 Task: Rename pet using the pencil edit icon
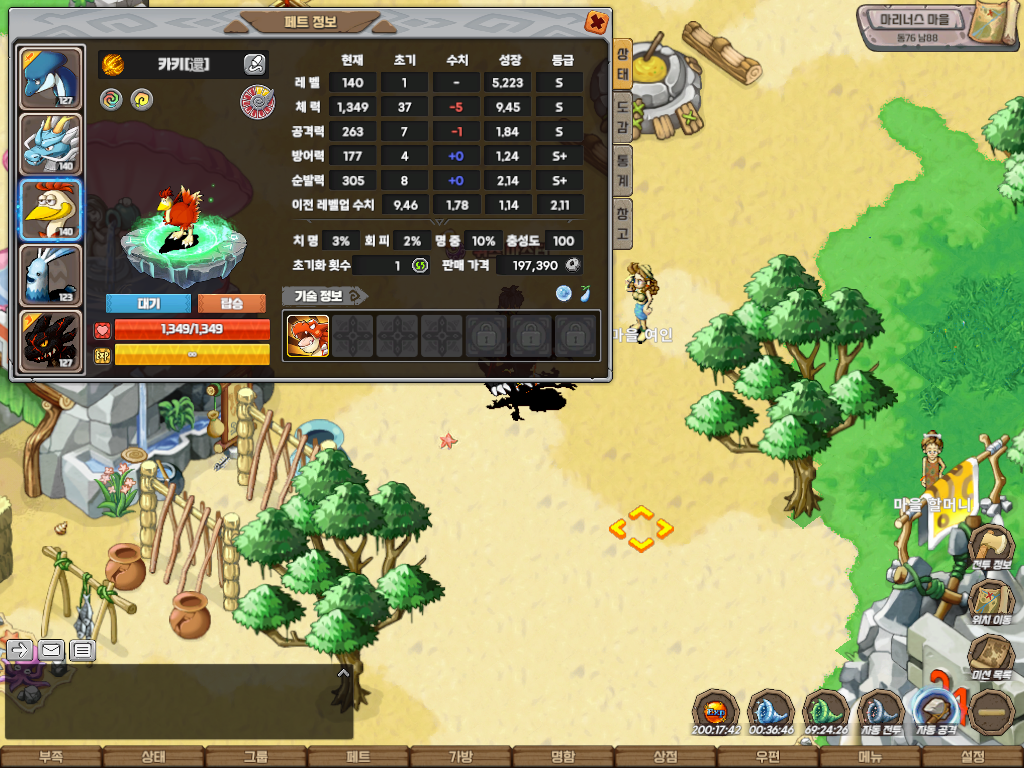tap(254, 65)
